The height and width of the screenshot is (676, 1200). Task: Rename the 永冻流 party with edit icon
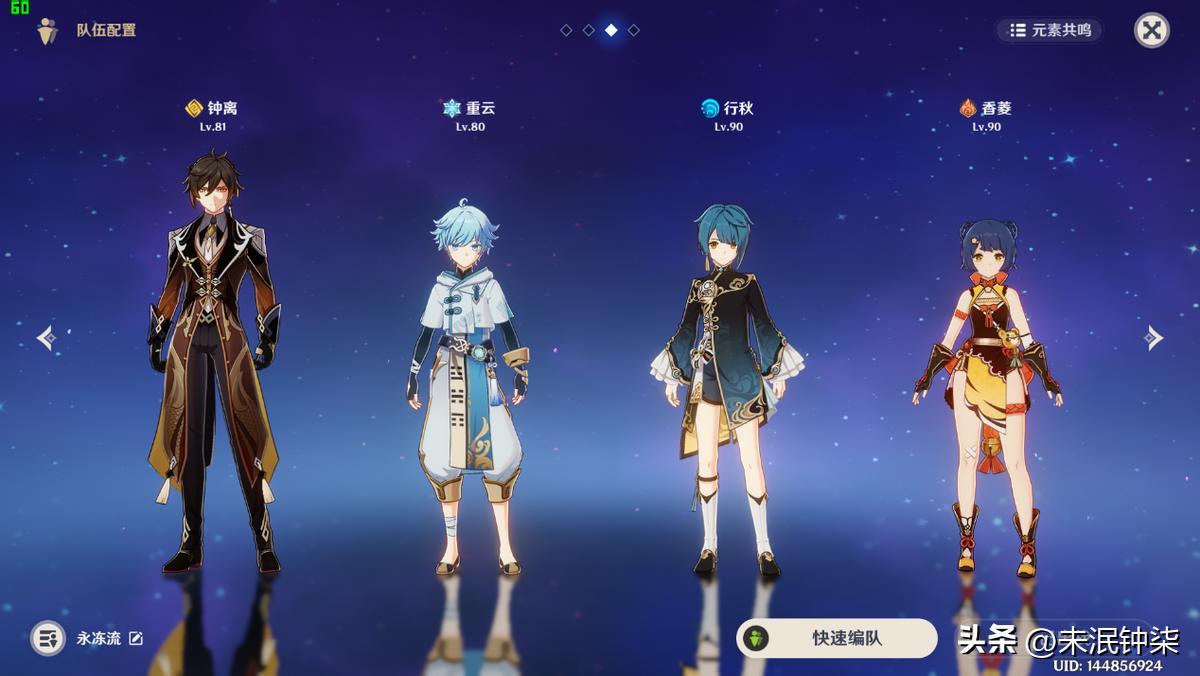136,638
